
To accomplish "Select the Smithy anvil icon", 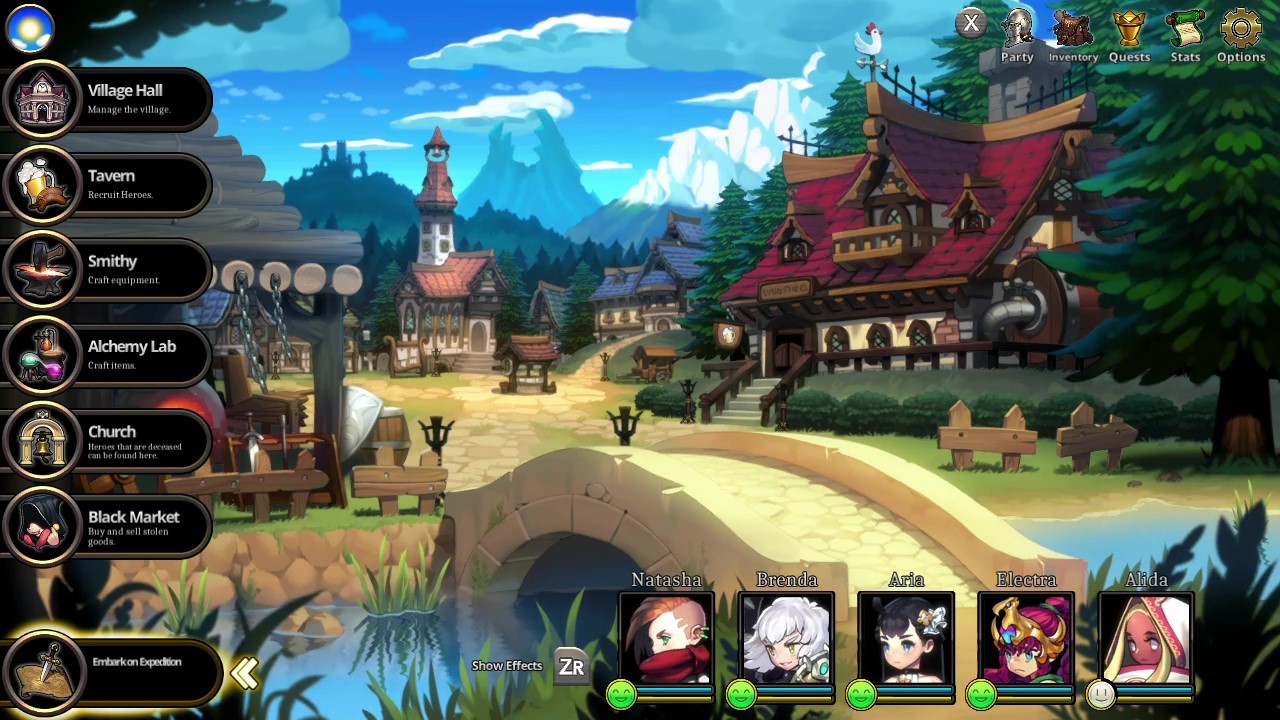I will 42,270.
